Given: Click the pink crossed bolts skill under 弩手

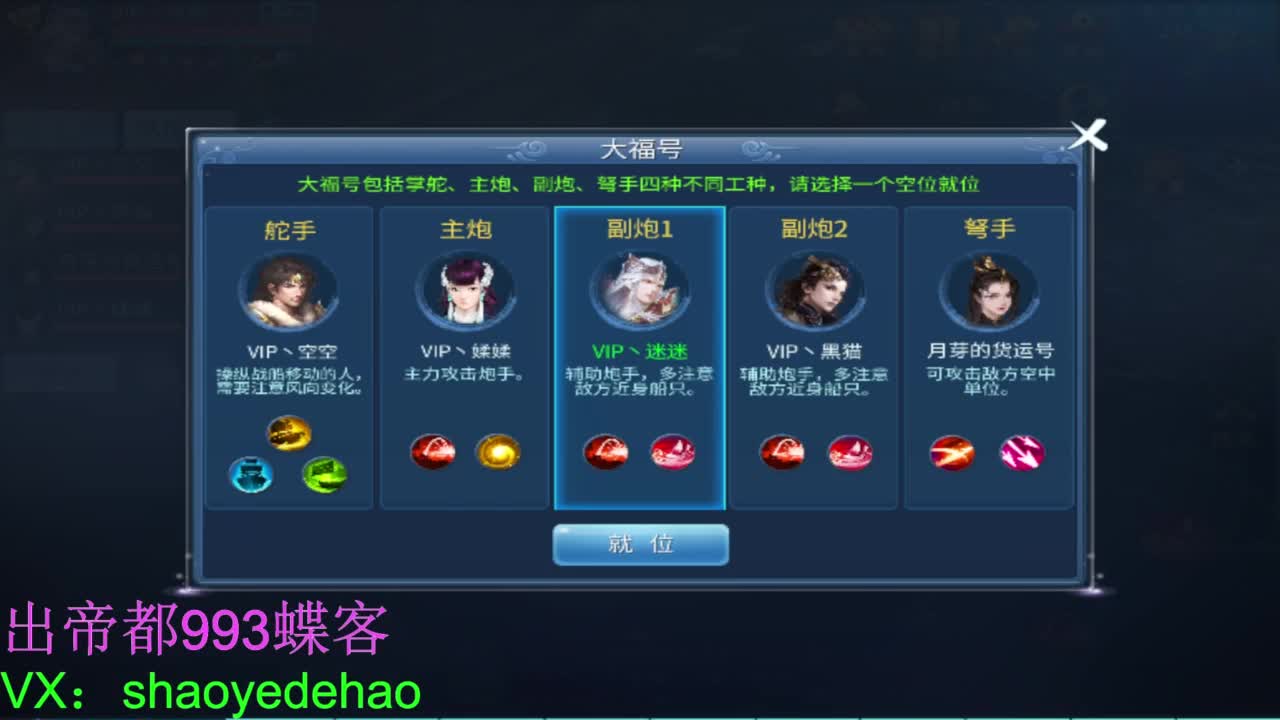Looking at the screenshot, I should click(x=1021, y=452).
